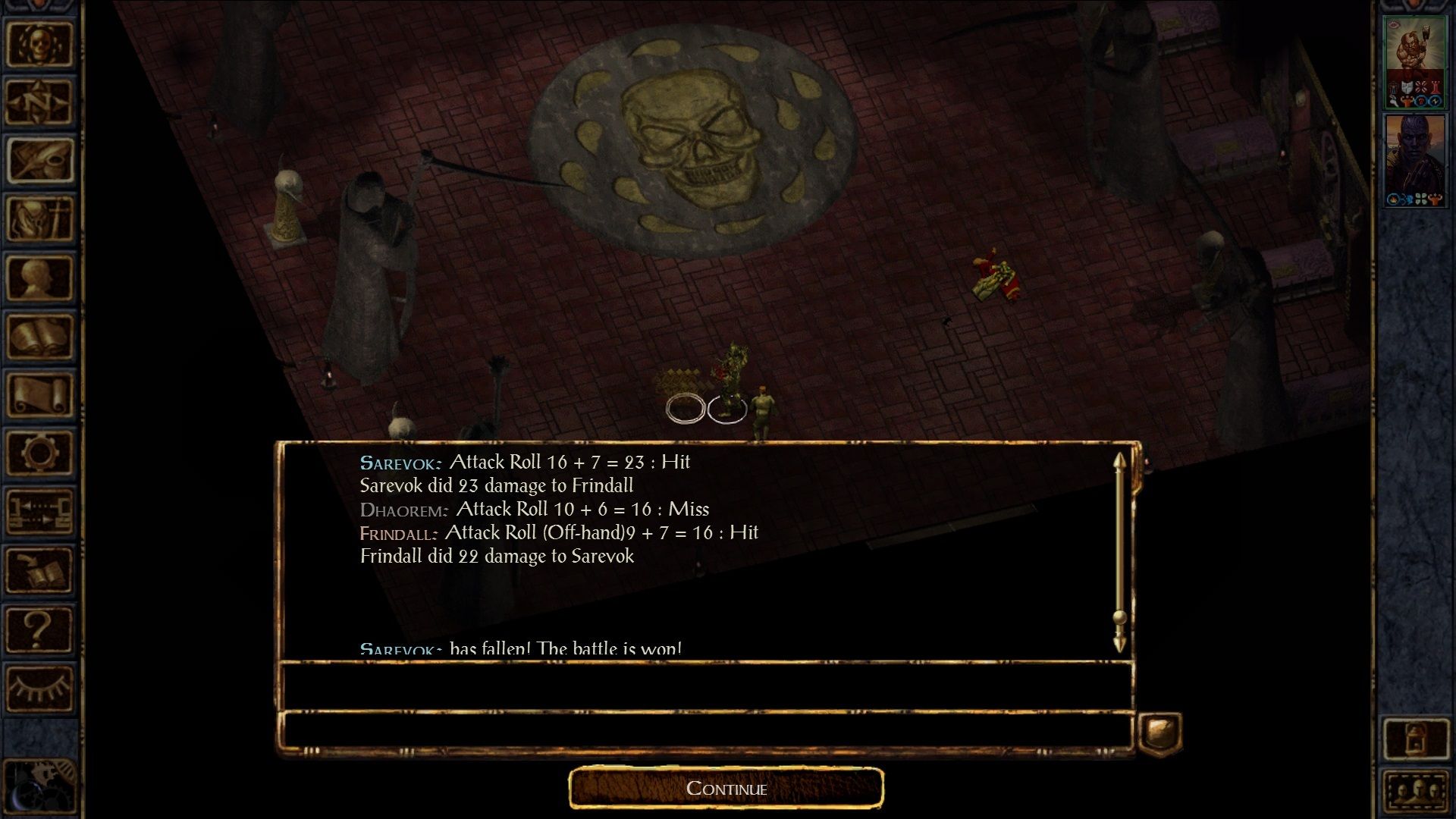The width and height of the screenshot is (1456, 819).
Task: Click the dialogue log scrollbar
Action: pos(1119,552)
